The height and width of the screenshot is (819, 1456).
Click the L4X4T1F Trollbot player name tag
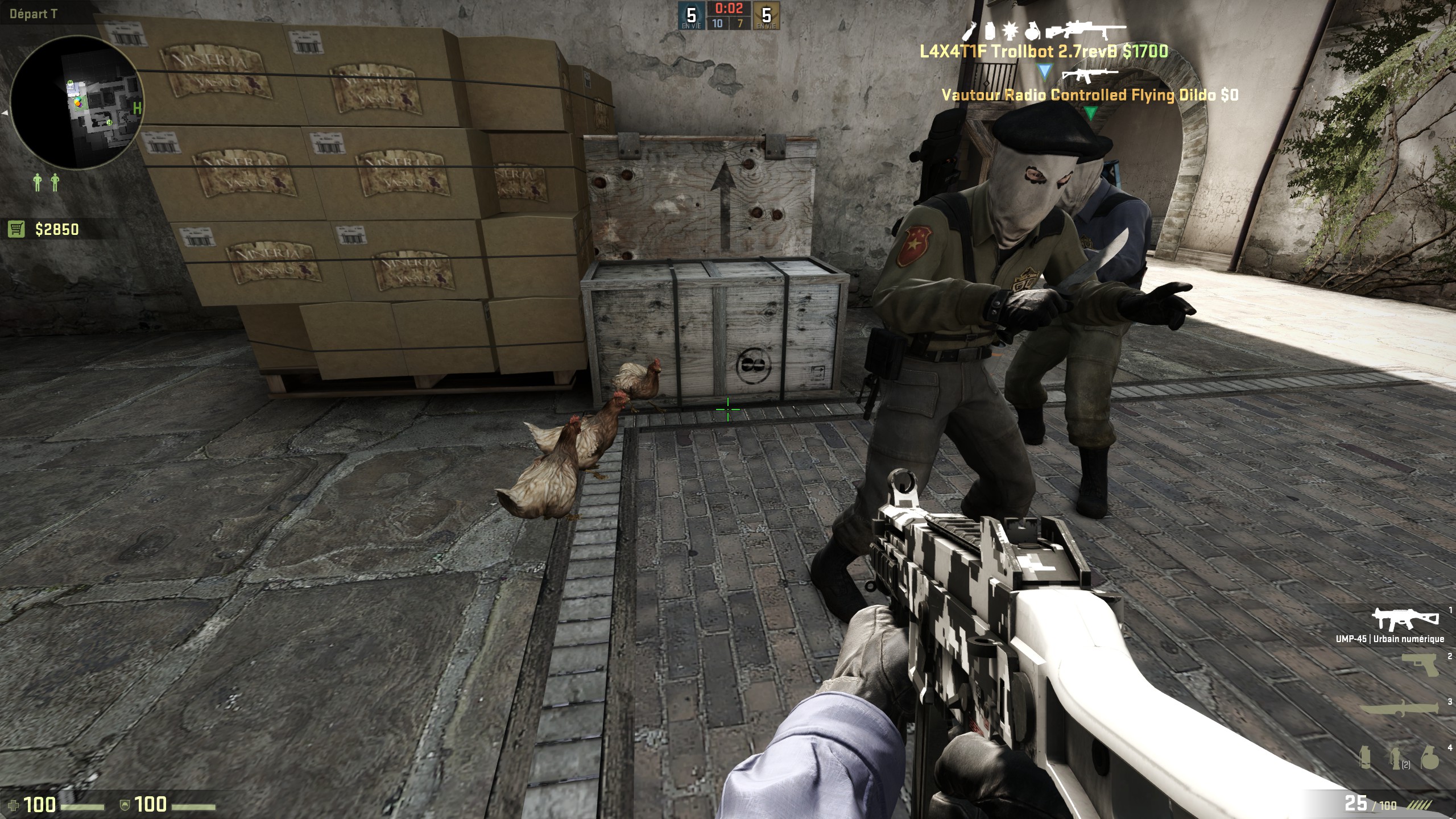pos(1044,52)
